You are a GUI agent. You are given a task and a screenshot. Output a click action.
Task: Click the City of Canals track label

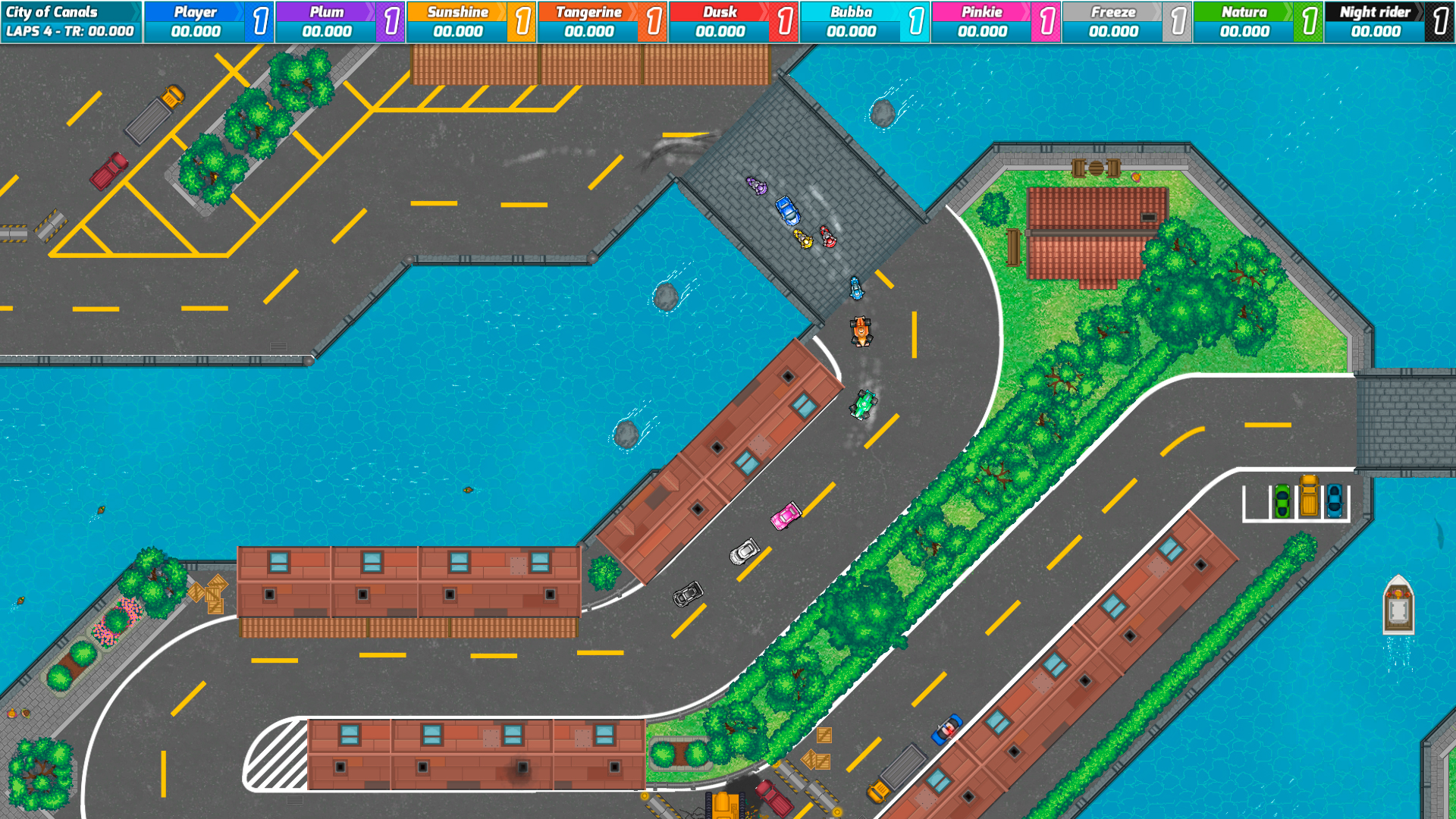tap(55, 11)
